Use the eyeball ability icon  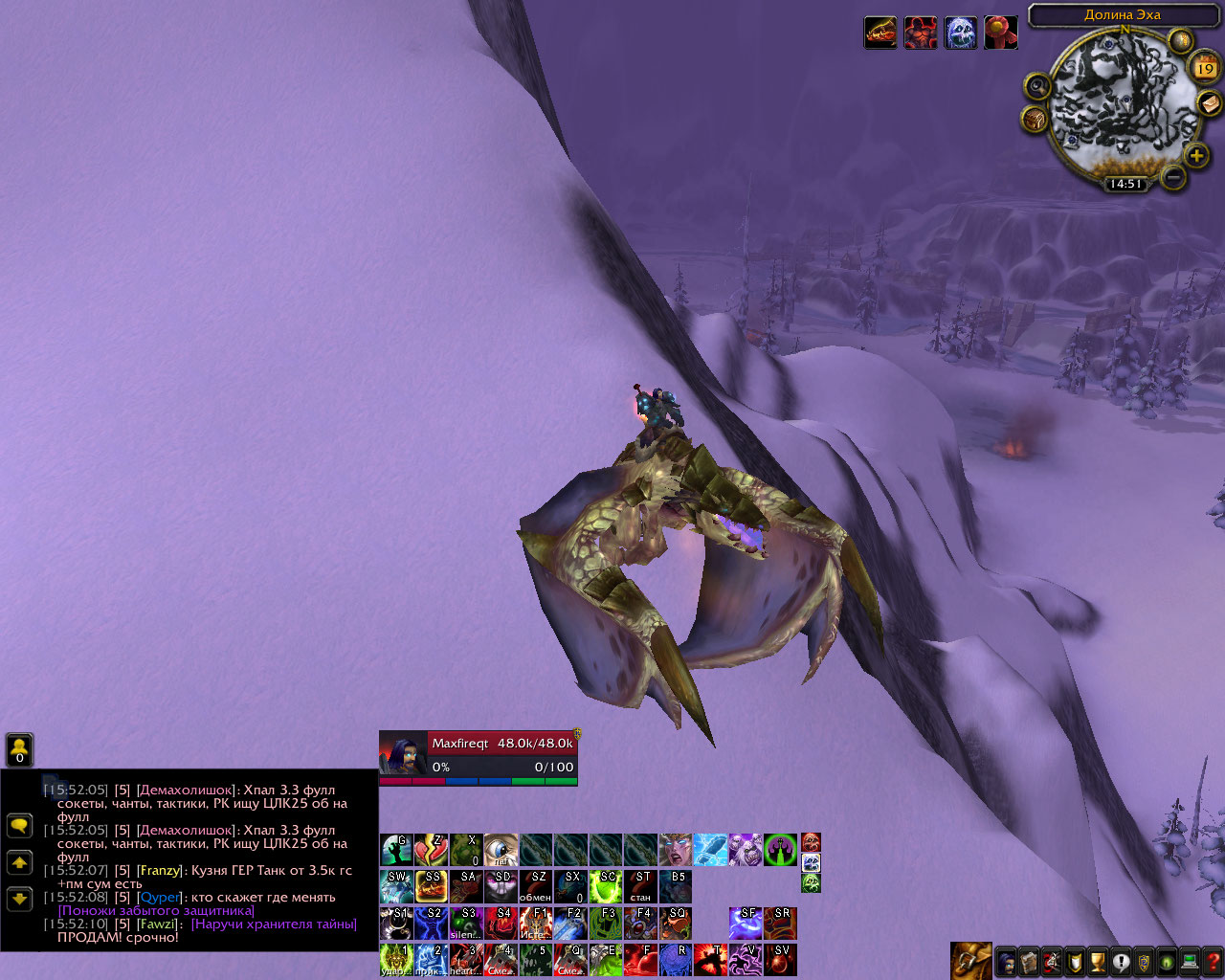click(500, 850)
